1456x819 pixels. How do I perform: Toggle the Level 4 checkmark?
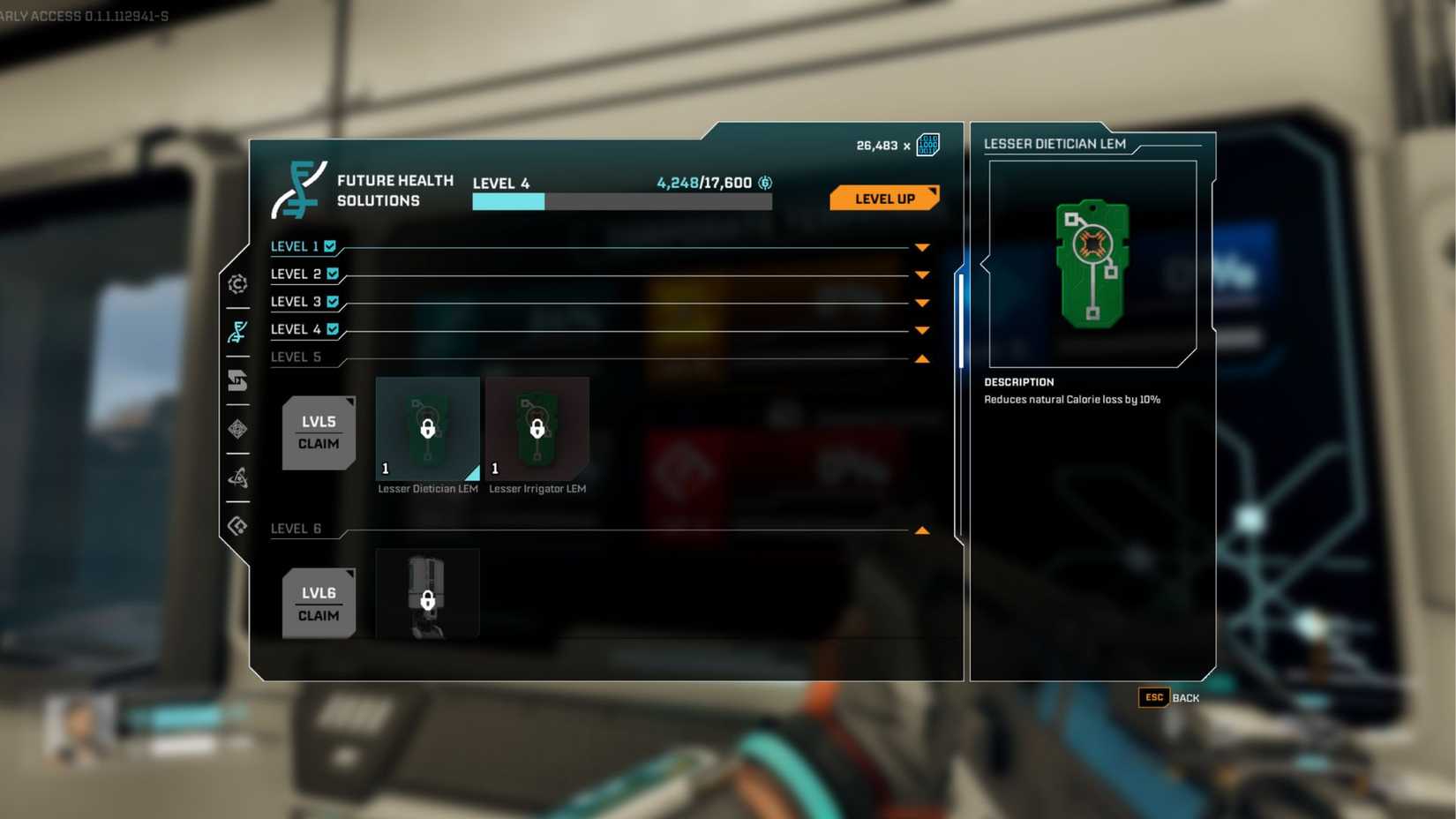click(332, 329)
